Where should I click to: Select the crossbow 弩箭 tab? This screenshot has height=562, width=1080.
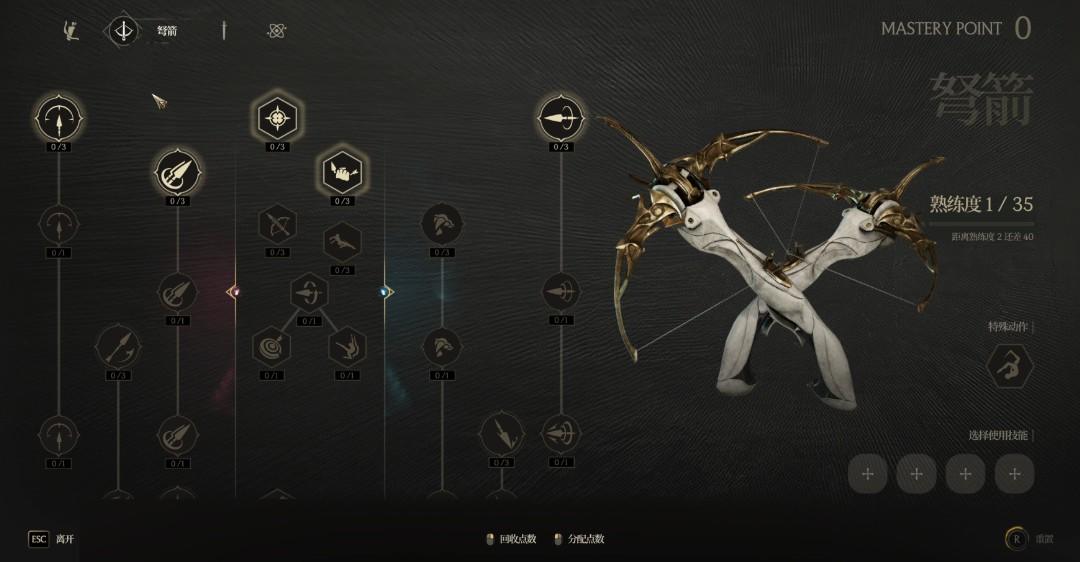[124, 31]
